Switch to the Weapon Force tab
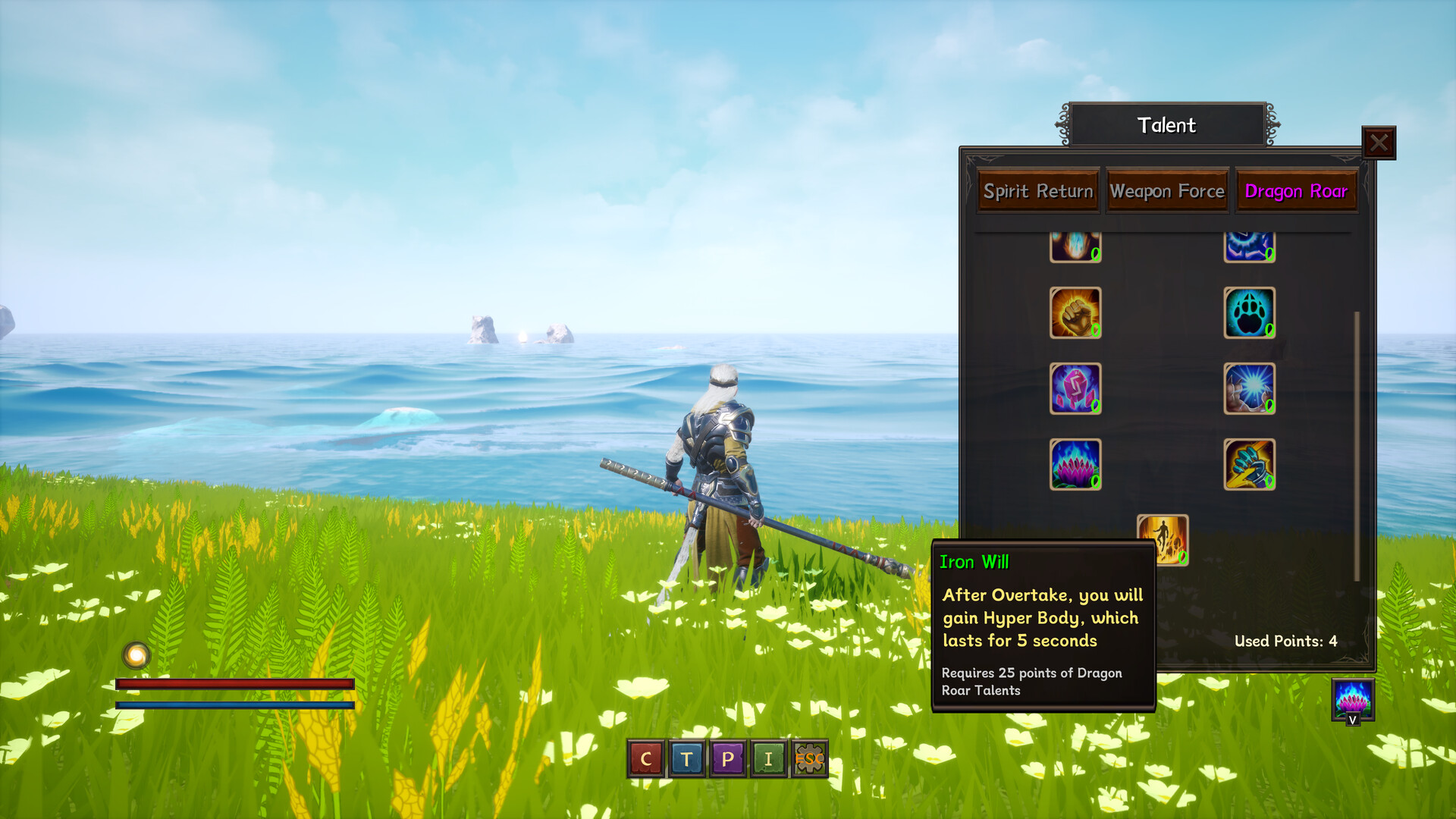The height and width of the screenshot is (819, 1456). coord(1167,192)
